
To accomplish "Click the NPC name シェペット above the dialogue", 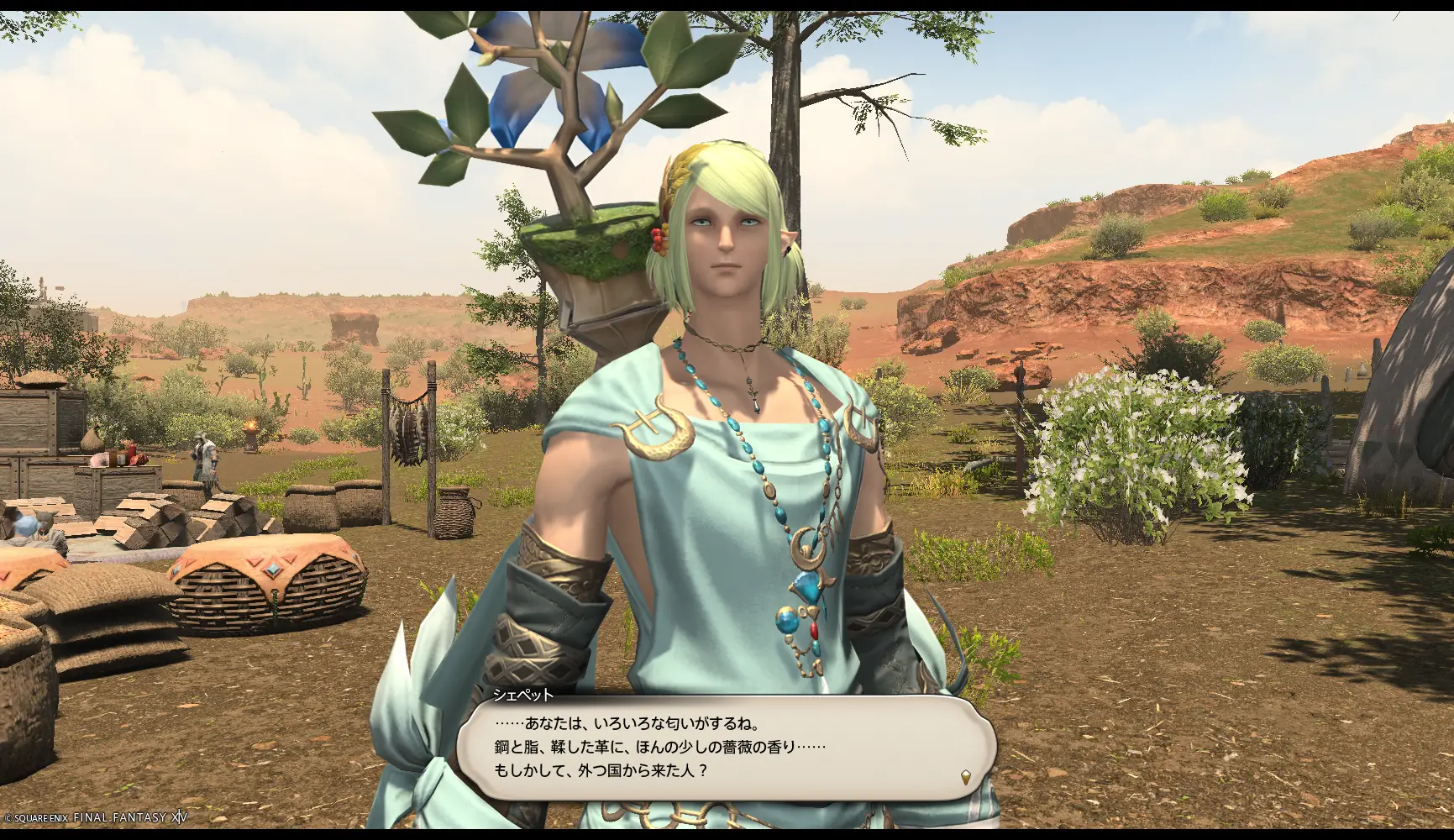I will pyautogui.click(x=522, y=695).
